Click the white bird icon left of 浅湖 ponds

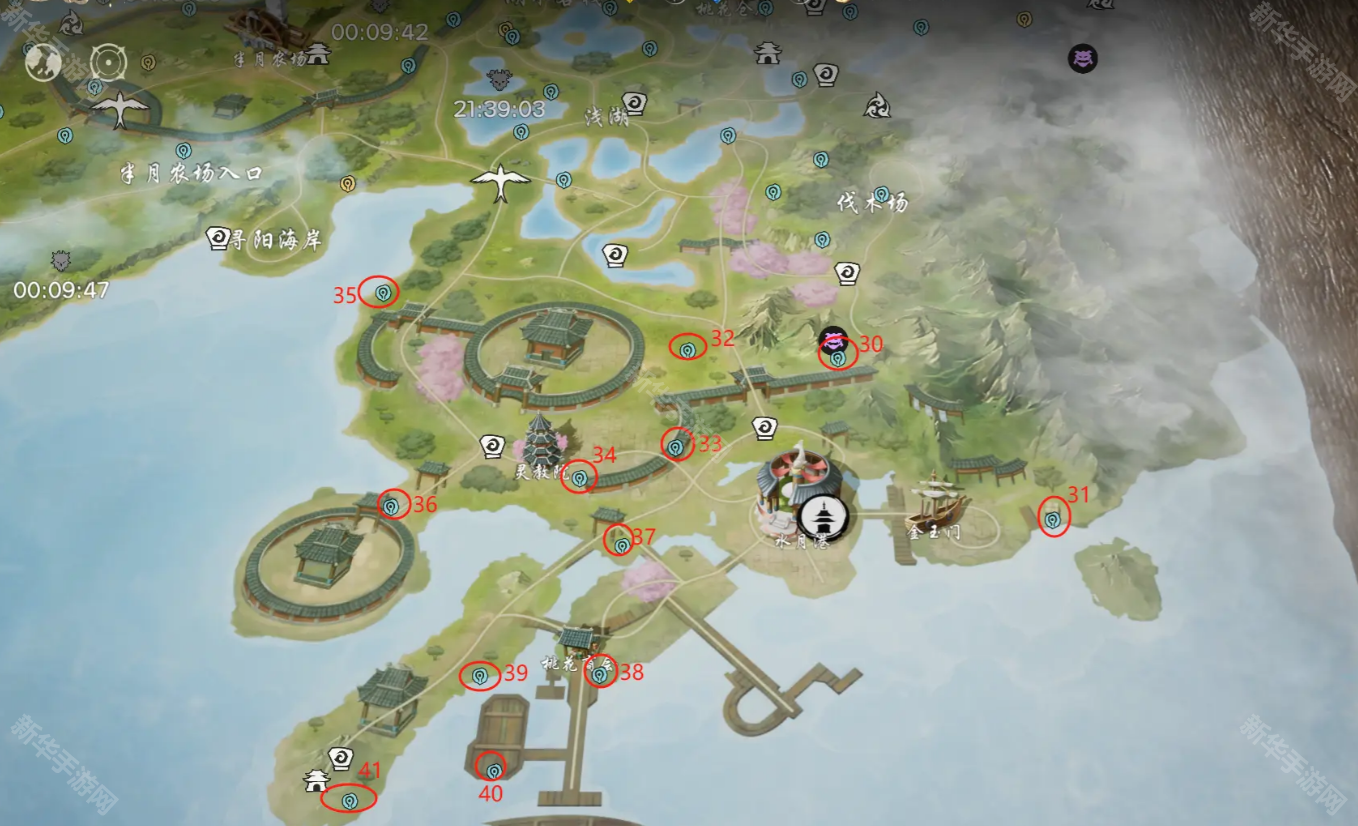coord(500,182)
